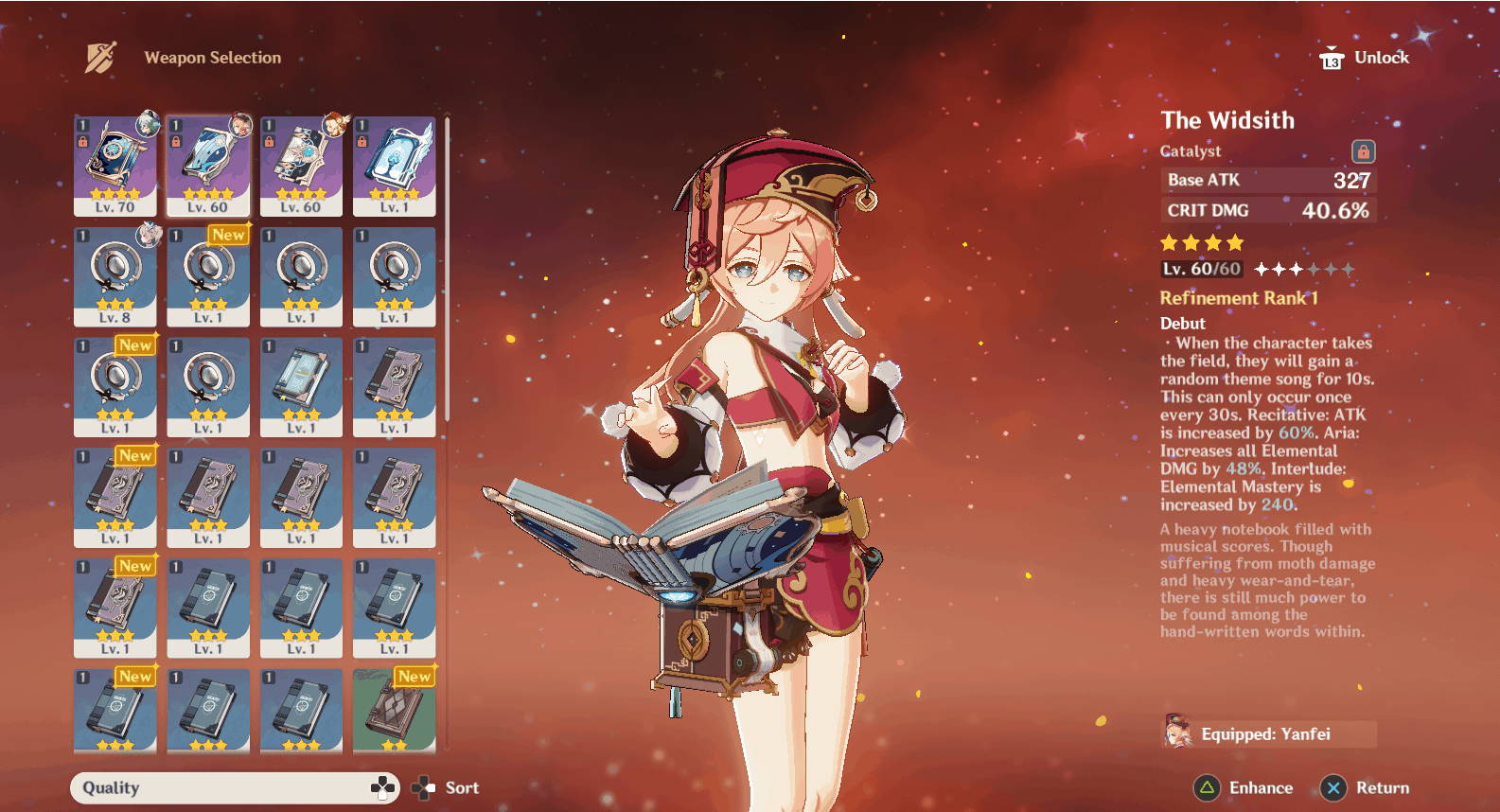Click the weapon list scrollbar

447,270
